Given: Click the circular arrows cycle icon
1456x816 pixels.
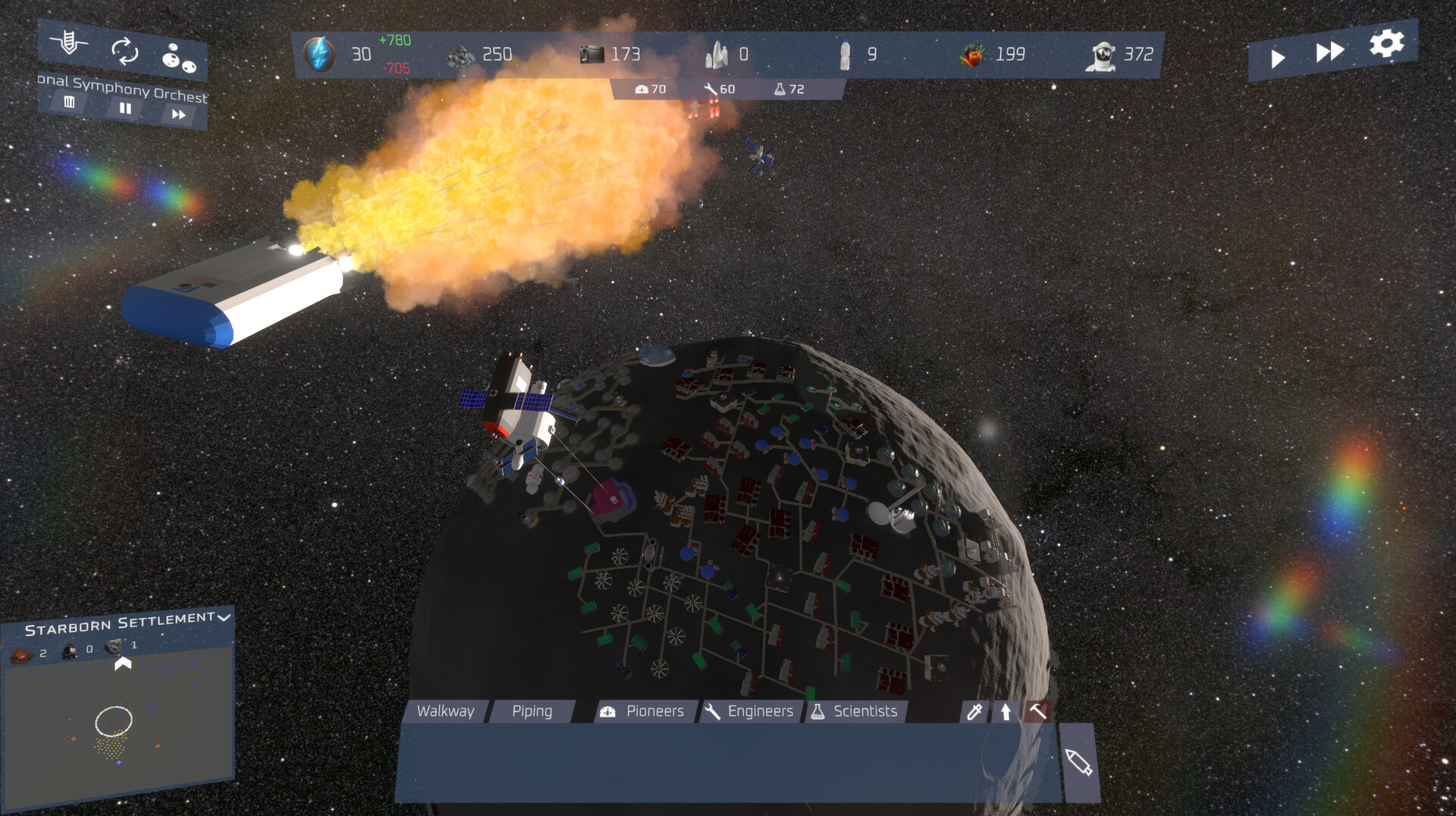Looking at the screenshot, I should click(124, 51).
